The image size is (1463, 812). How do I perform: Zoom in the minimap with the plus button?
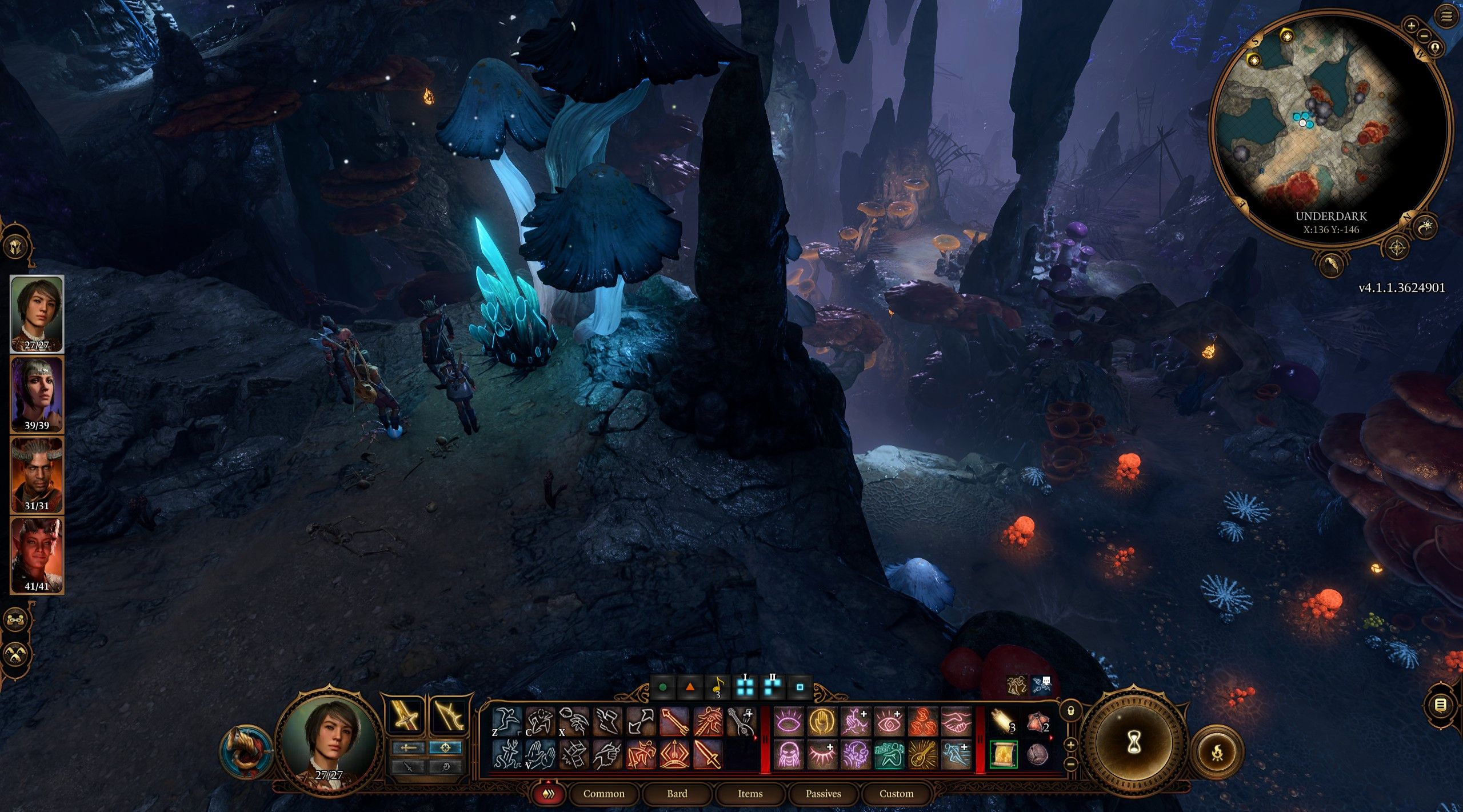[1411, 25]
